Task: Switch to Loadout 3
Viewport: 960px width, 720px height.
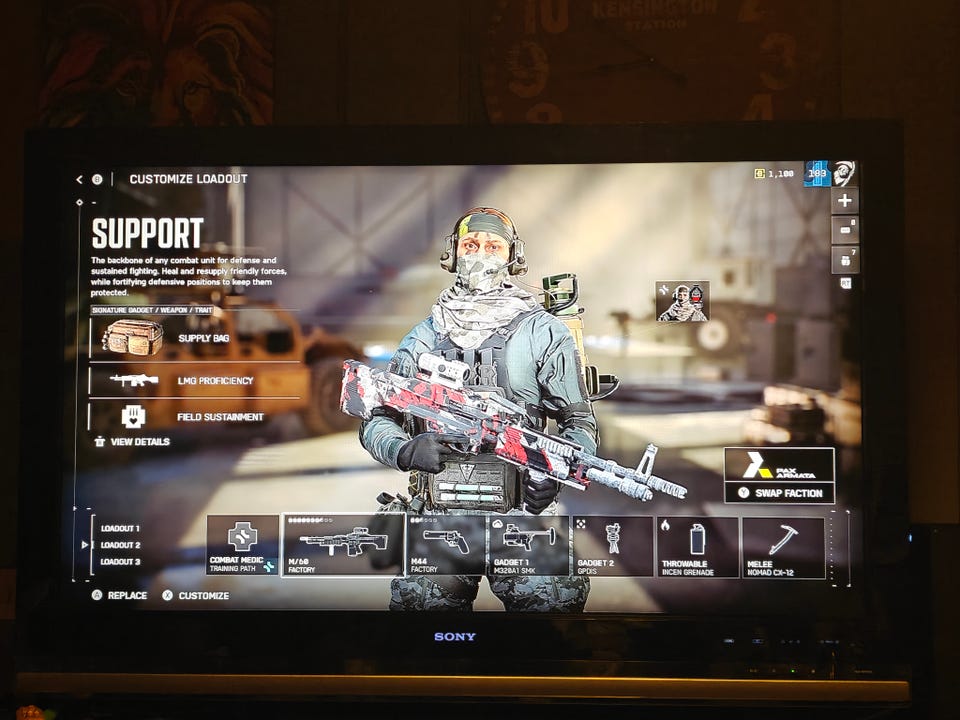Action: coord(120,562)
